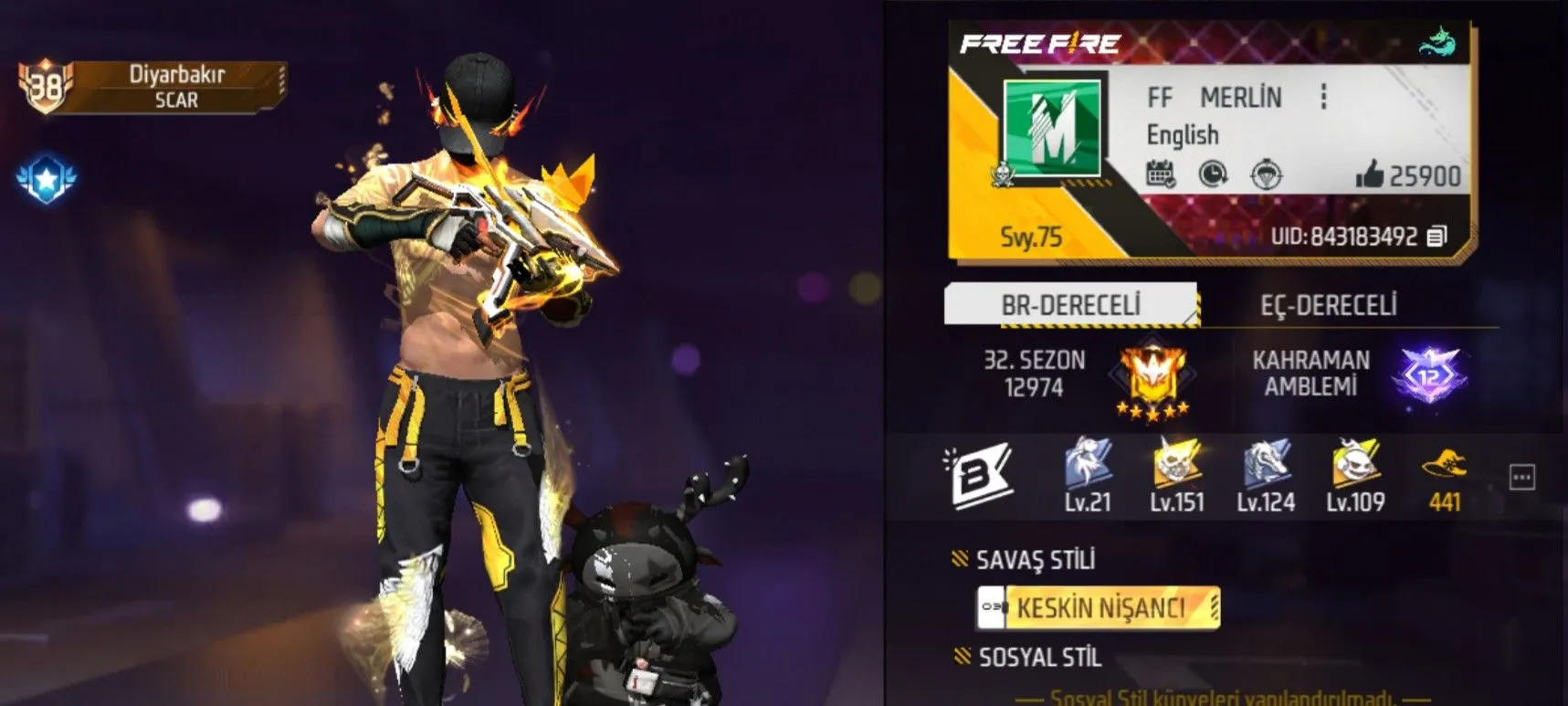Select the BR-DERECELİ tab
This screenshot has height=706, width=1568.
(1070, 305)
